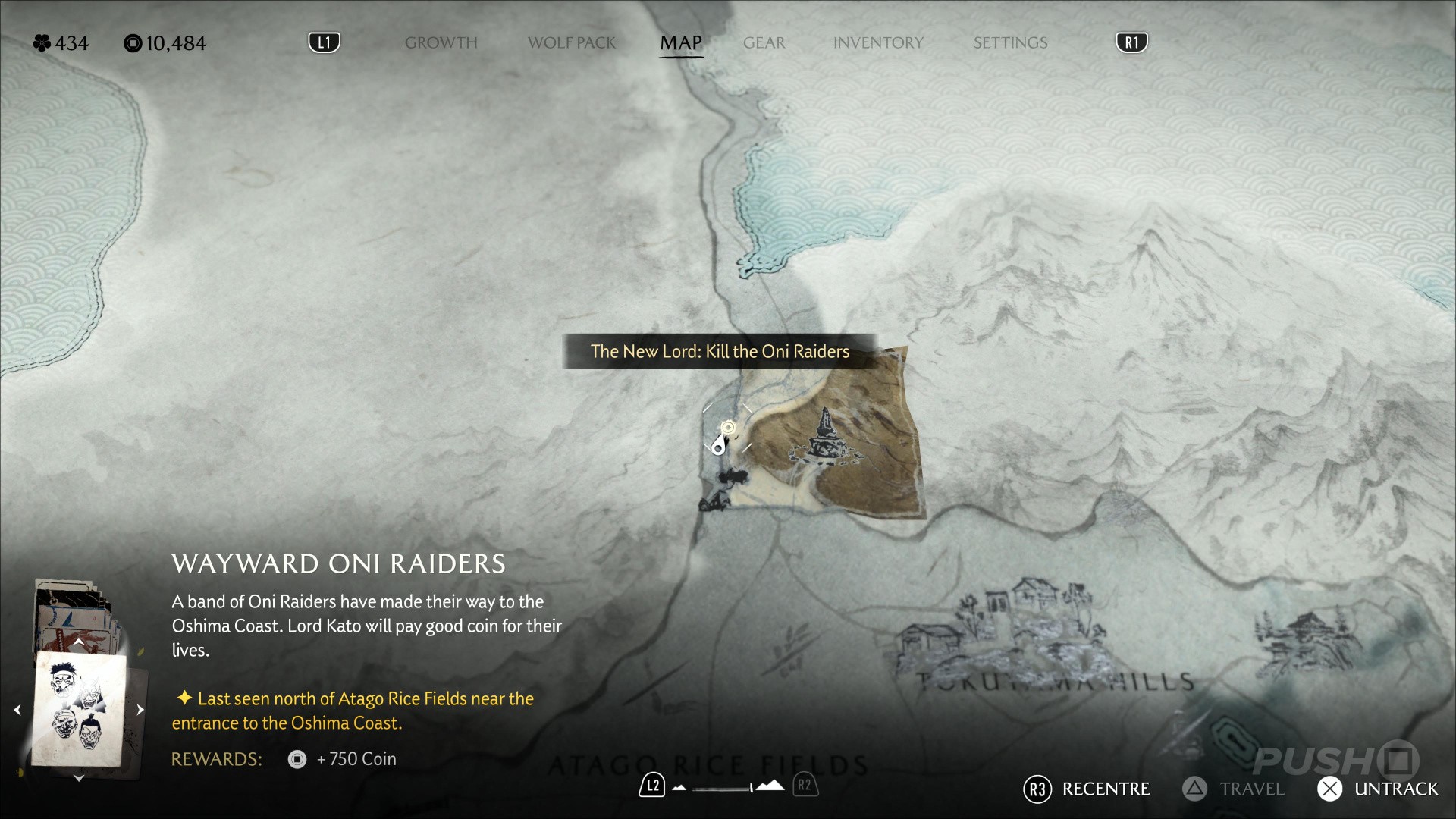The height and width of the screenshot is (819, 1456).
Task: Switch to the Settings tab
Action: coord(1010,43)
